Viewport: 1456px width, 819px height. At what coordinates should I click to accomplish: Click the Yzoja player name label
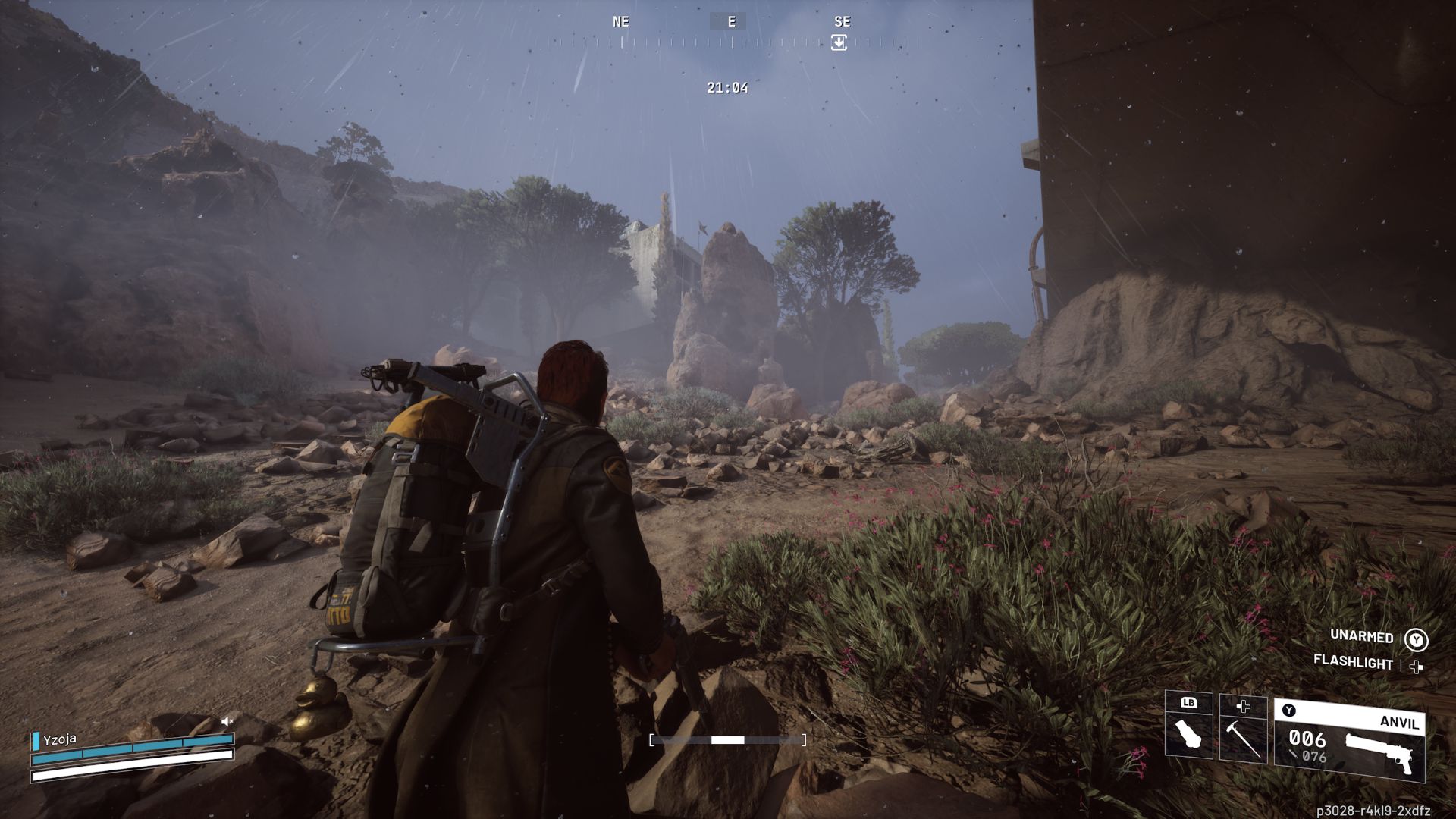click(x=59, y=739)
